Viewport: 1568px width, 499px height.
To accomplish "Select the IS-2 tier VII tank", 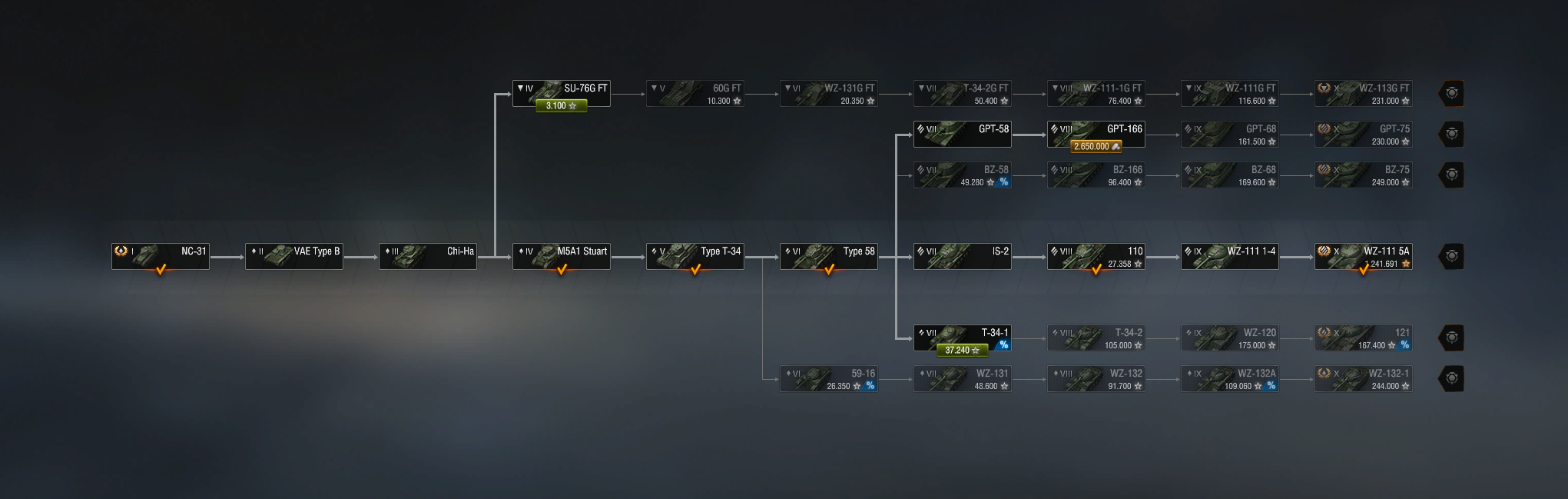I will click(962, 256).
